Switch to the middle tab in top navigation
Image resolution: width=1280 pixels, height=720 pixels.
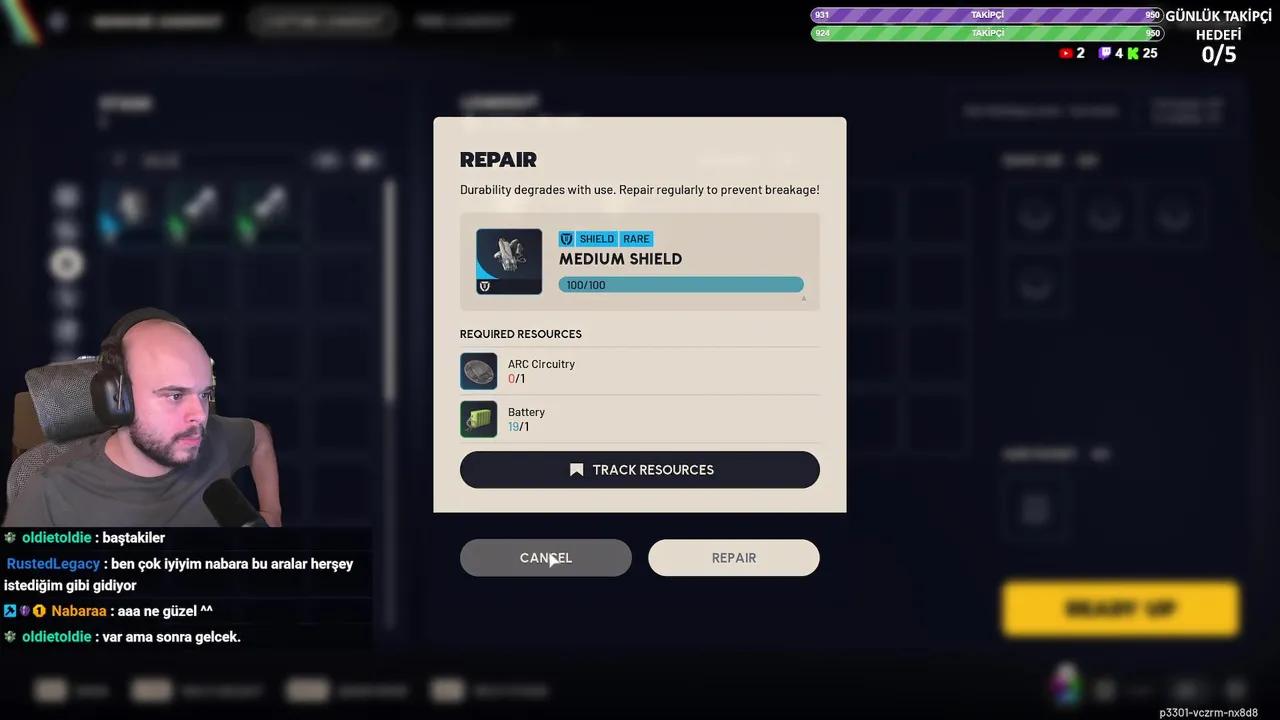322,20
